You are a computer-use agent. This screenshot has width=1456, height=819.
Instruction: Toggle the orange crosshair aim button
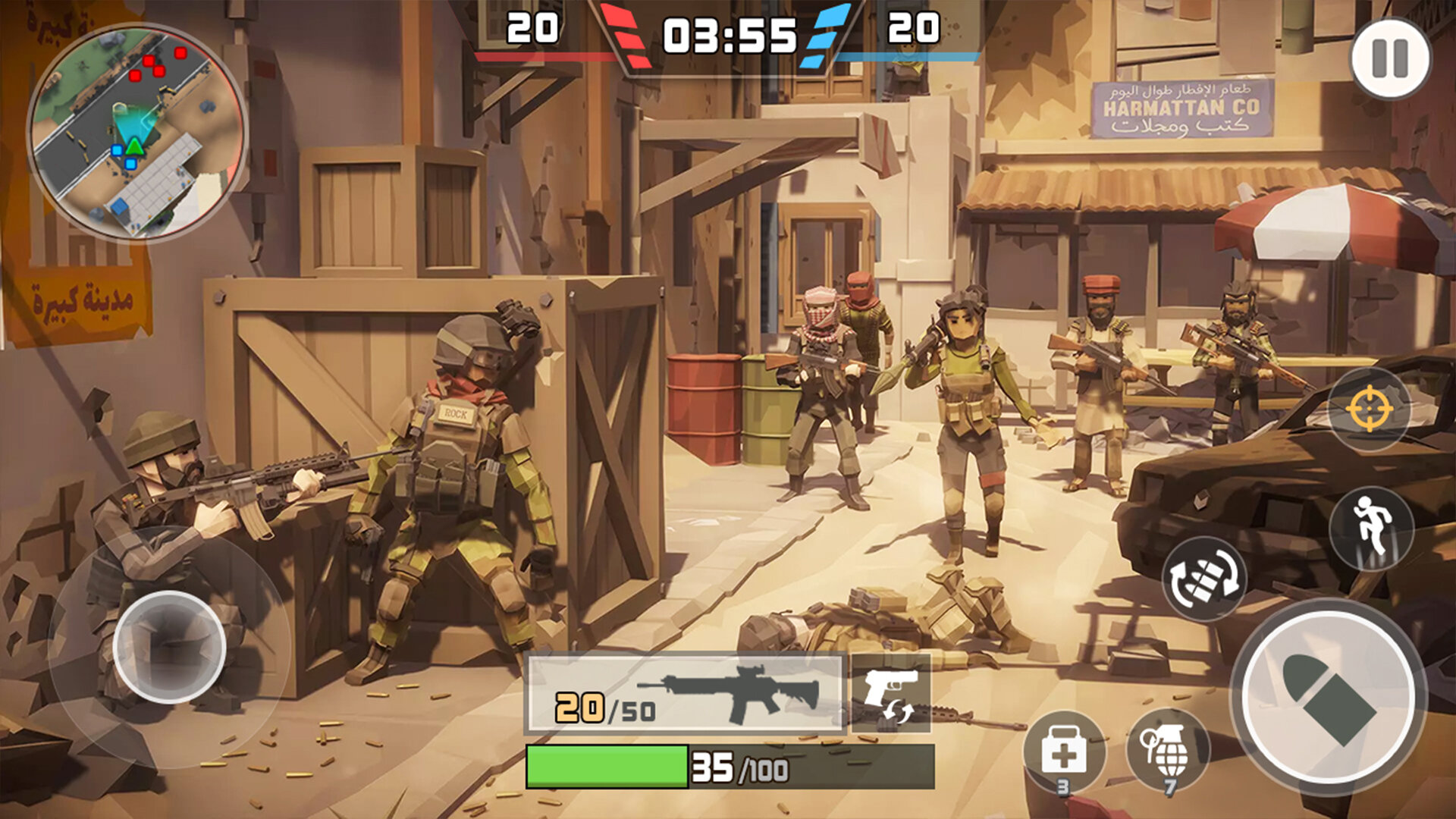[x=1369, y=409]
